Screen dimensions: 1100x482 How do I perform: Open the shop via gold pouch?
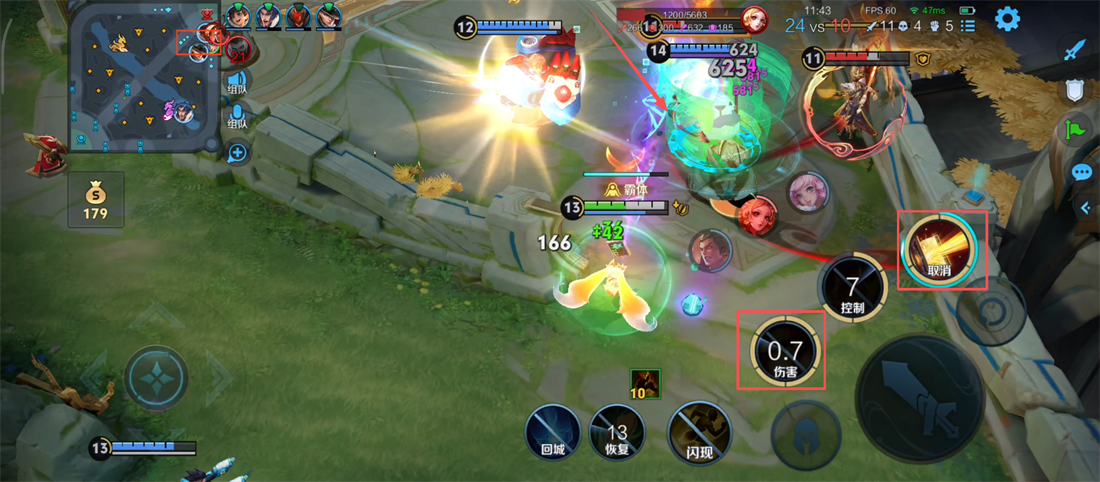(x=96, y=199)
